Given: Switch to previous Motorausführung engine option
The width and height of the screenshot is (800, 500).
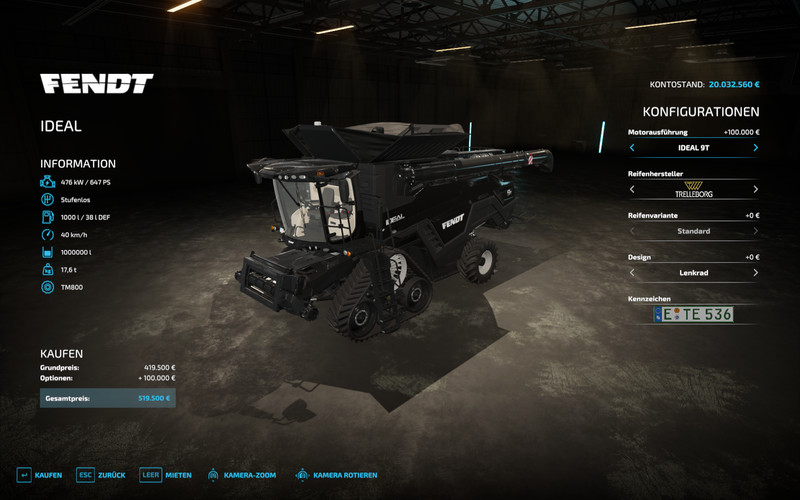Looking at the screenshot, I should (x=632, y=148).
